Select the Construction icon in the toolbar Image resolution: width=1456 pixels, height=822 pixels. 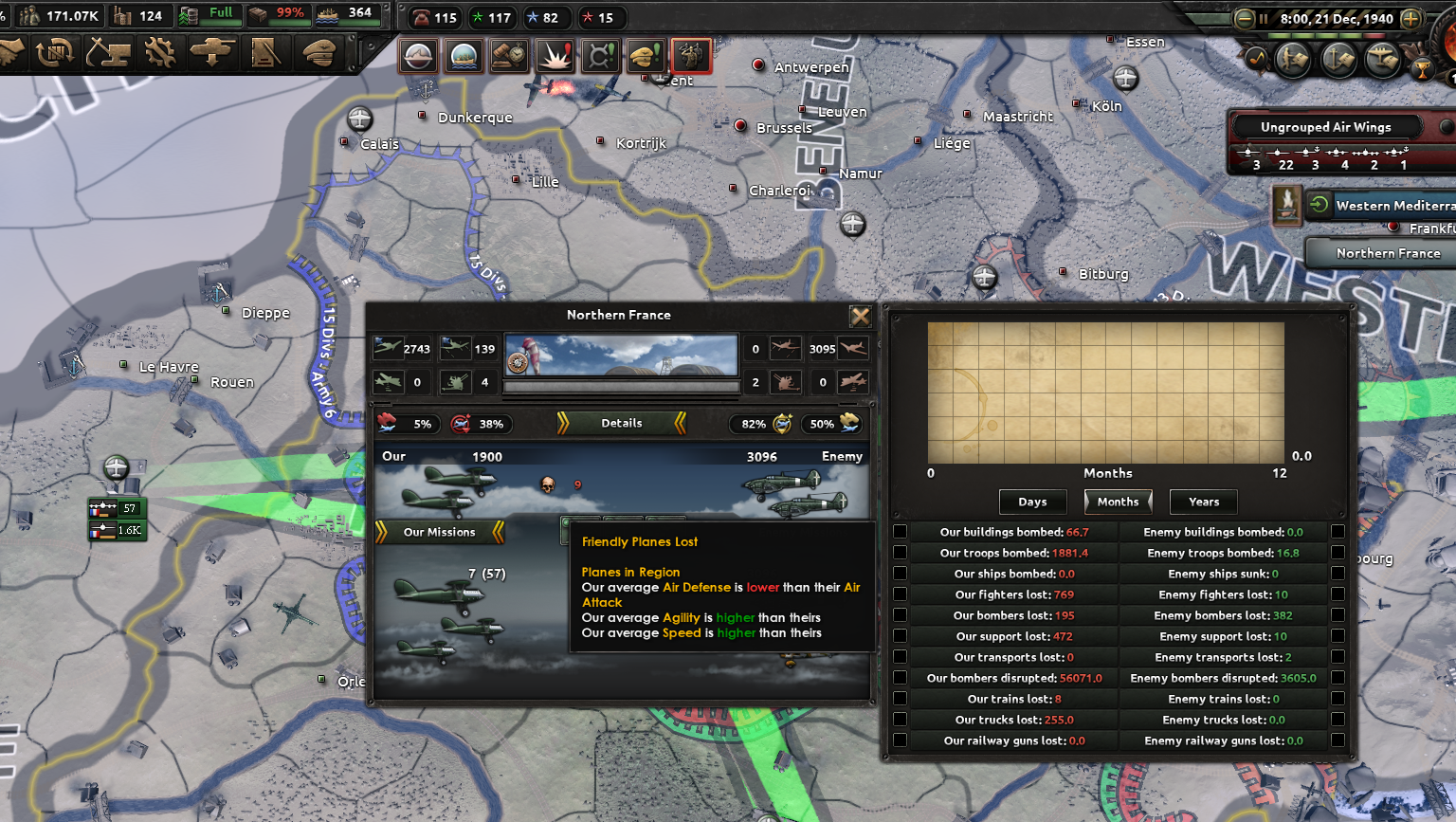tap(107, 54)
